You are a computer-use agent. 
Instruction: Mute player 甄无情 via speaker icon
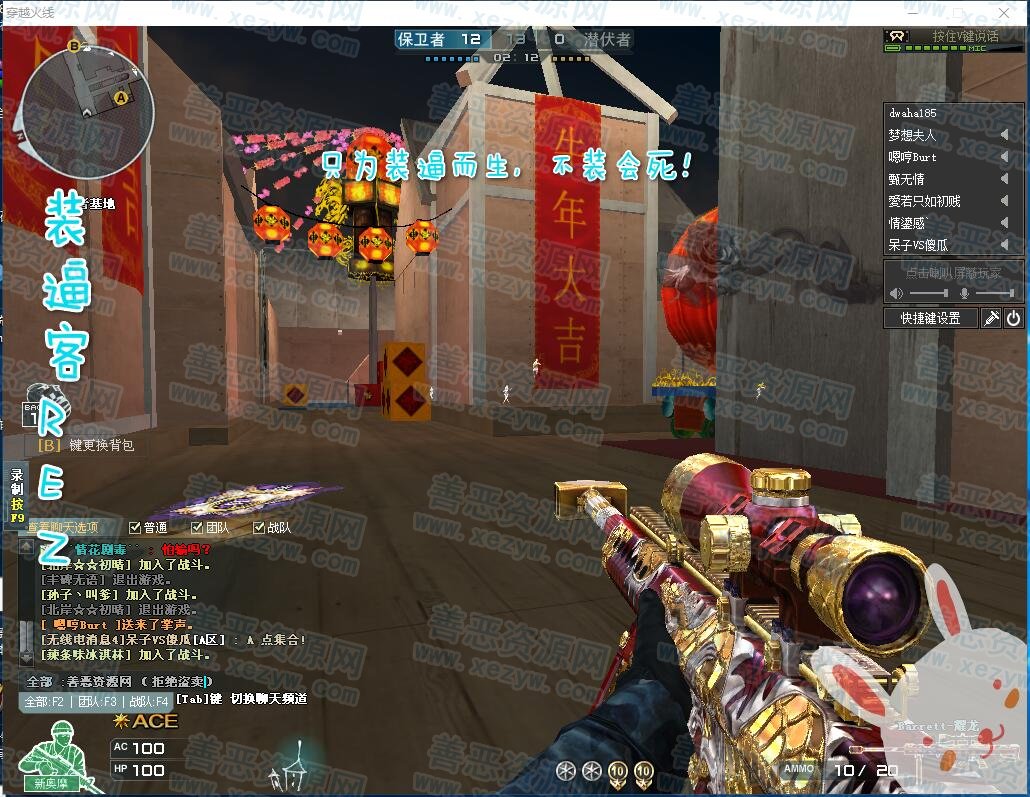click(1004, 179)
